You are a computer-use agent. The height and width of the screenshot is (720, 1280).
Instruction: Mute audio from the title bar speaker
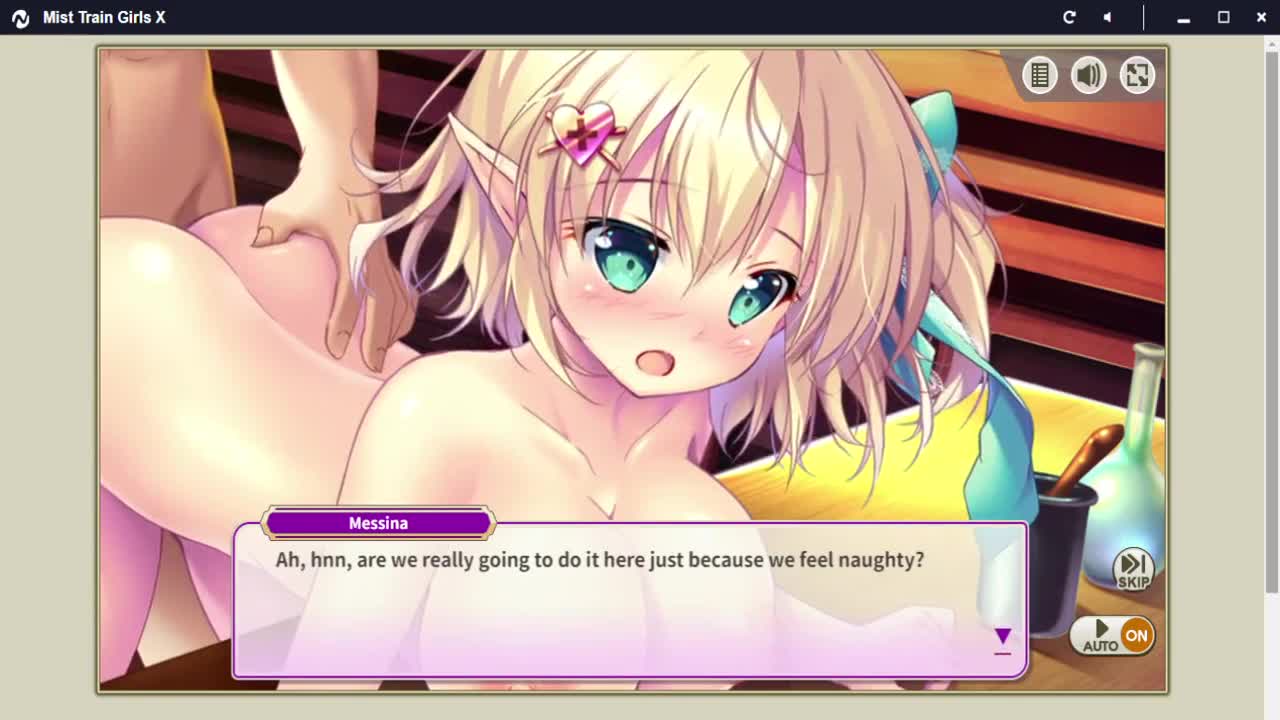pos(1107,17)
